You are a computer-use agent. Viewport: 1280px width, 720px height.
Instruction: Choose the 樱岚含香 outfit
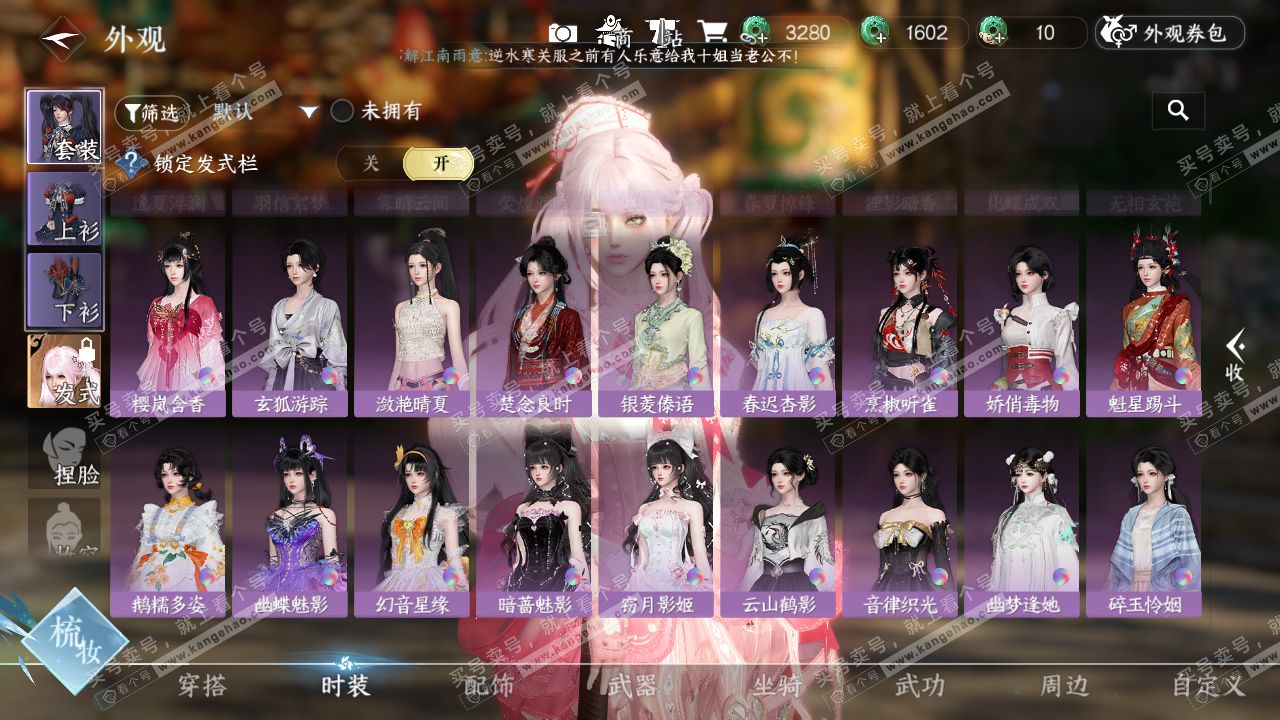coord(168,320)
